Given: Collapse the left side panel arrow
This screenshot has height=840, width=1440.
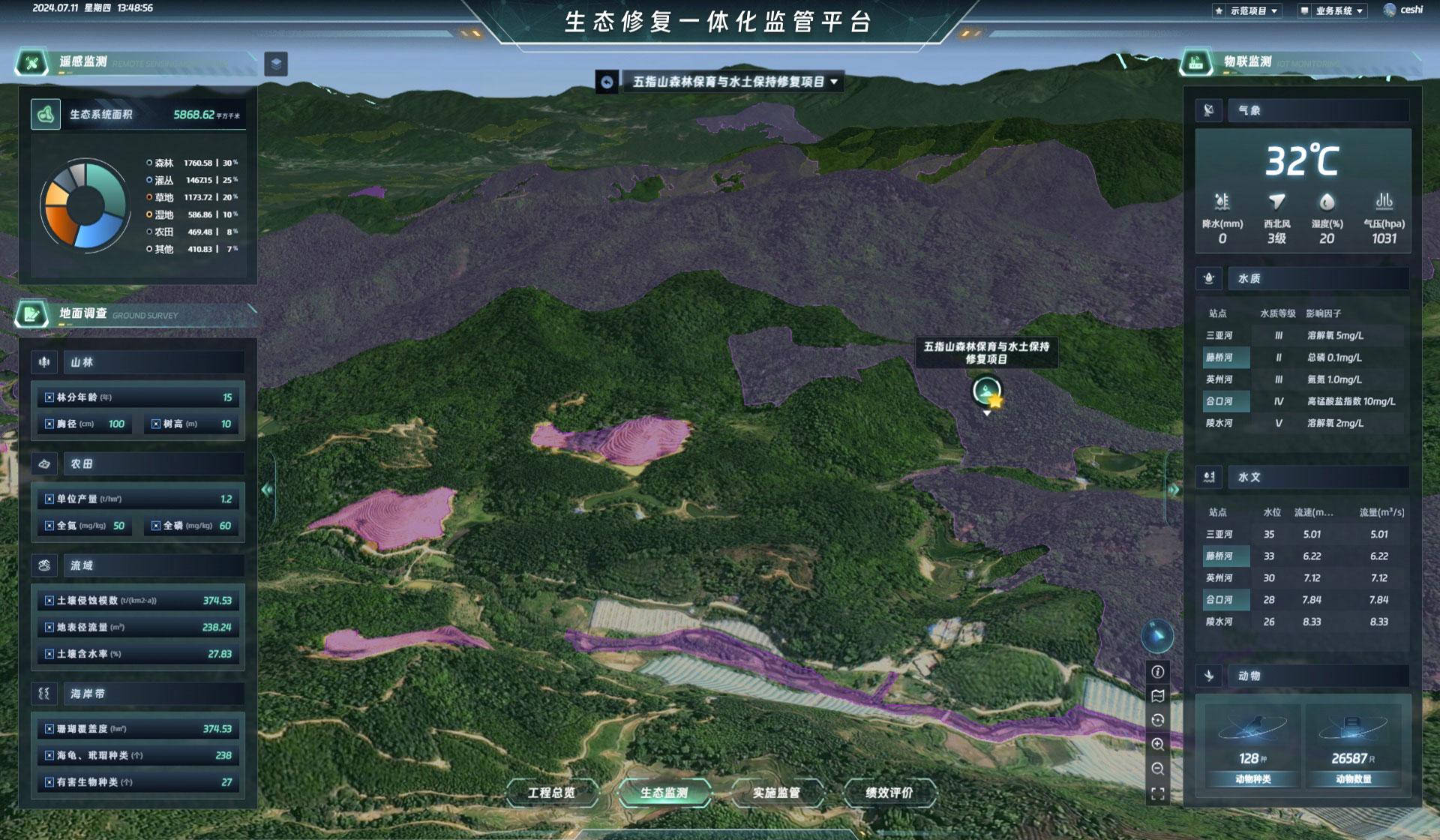Looking at the screenshot, I should pyautogui.click(x=267, y=490).
